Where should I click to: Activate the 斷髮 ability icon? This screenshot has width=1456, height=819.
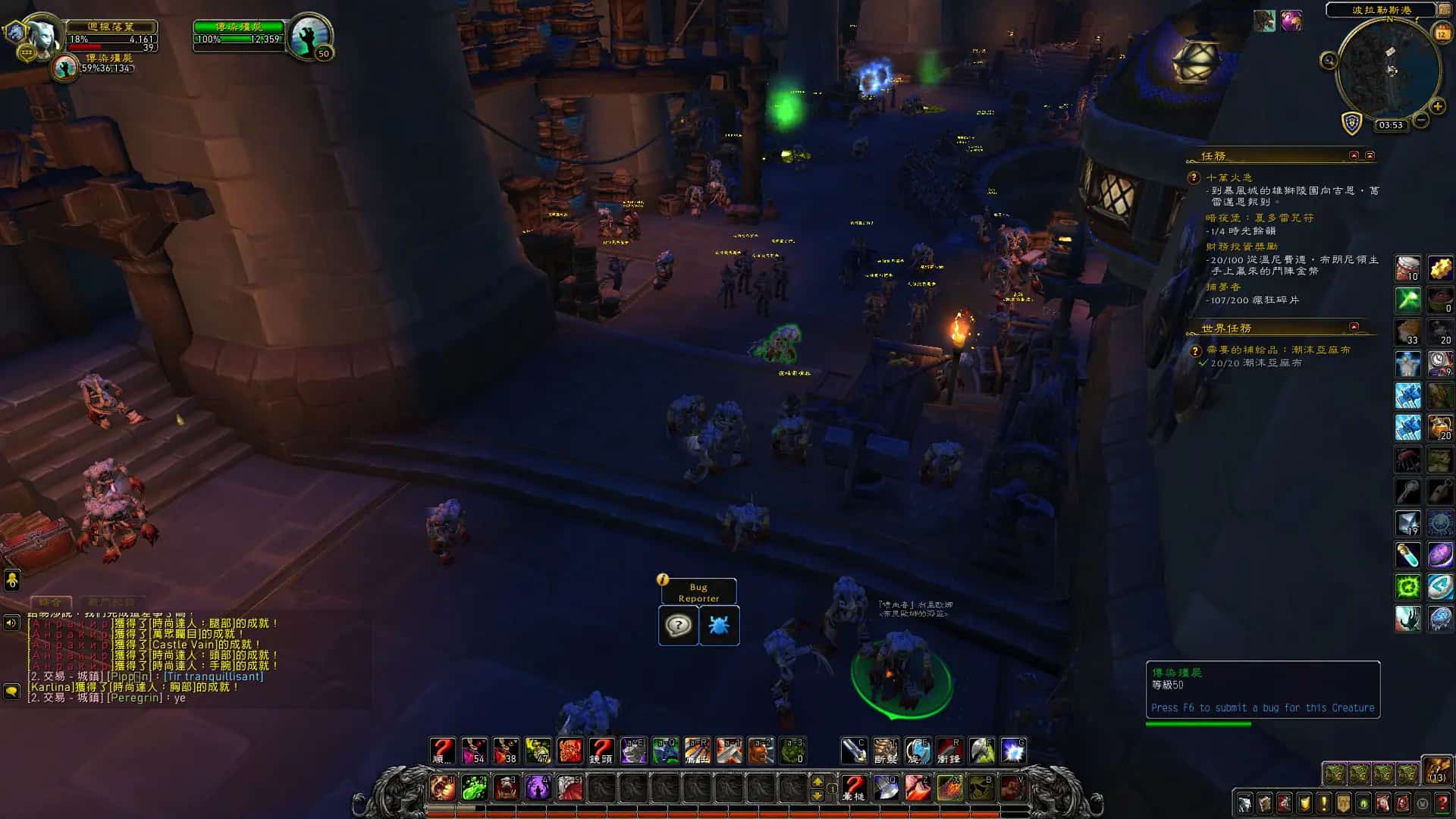[885, 751]
